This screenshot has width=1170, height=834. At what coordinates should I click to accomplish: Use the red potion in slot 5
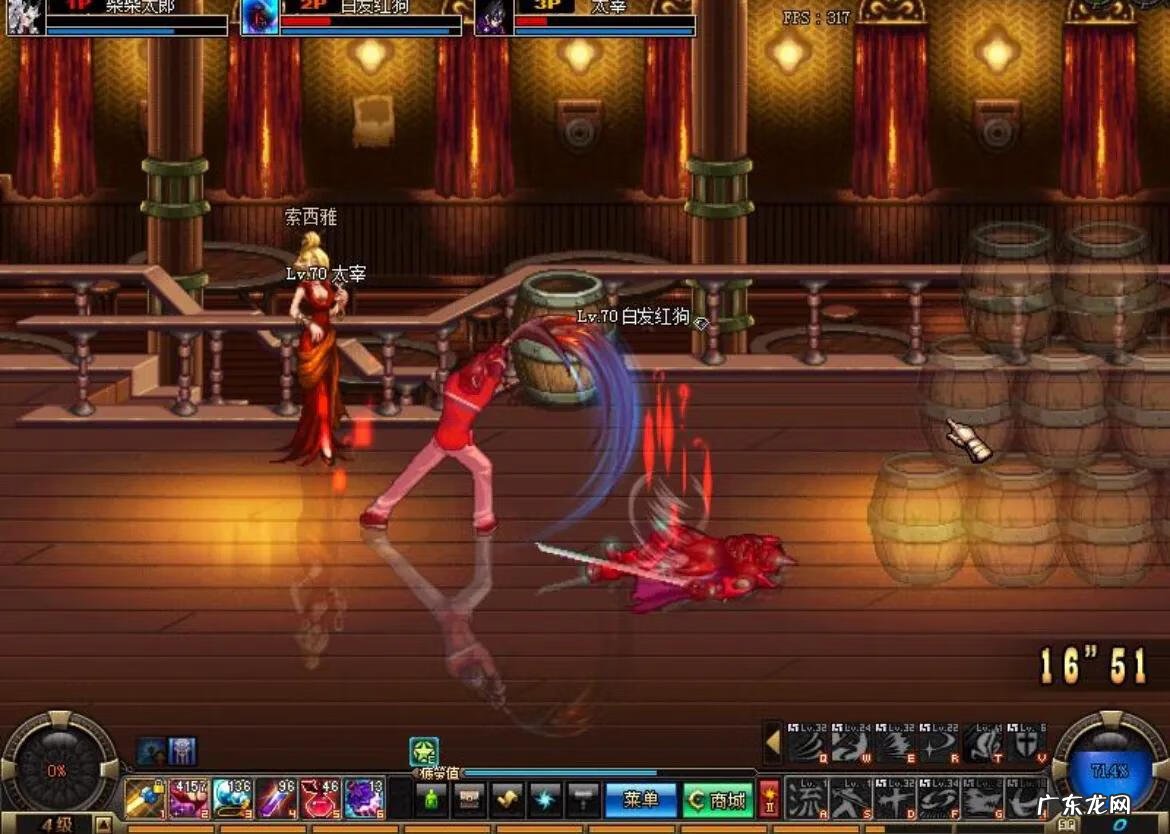321,799
